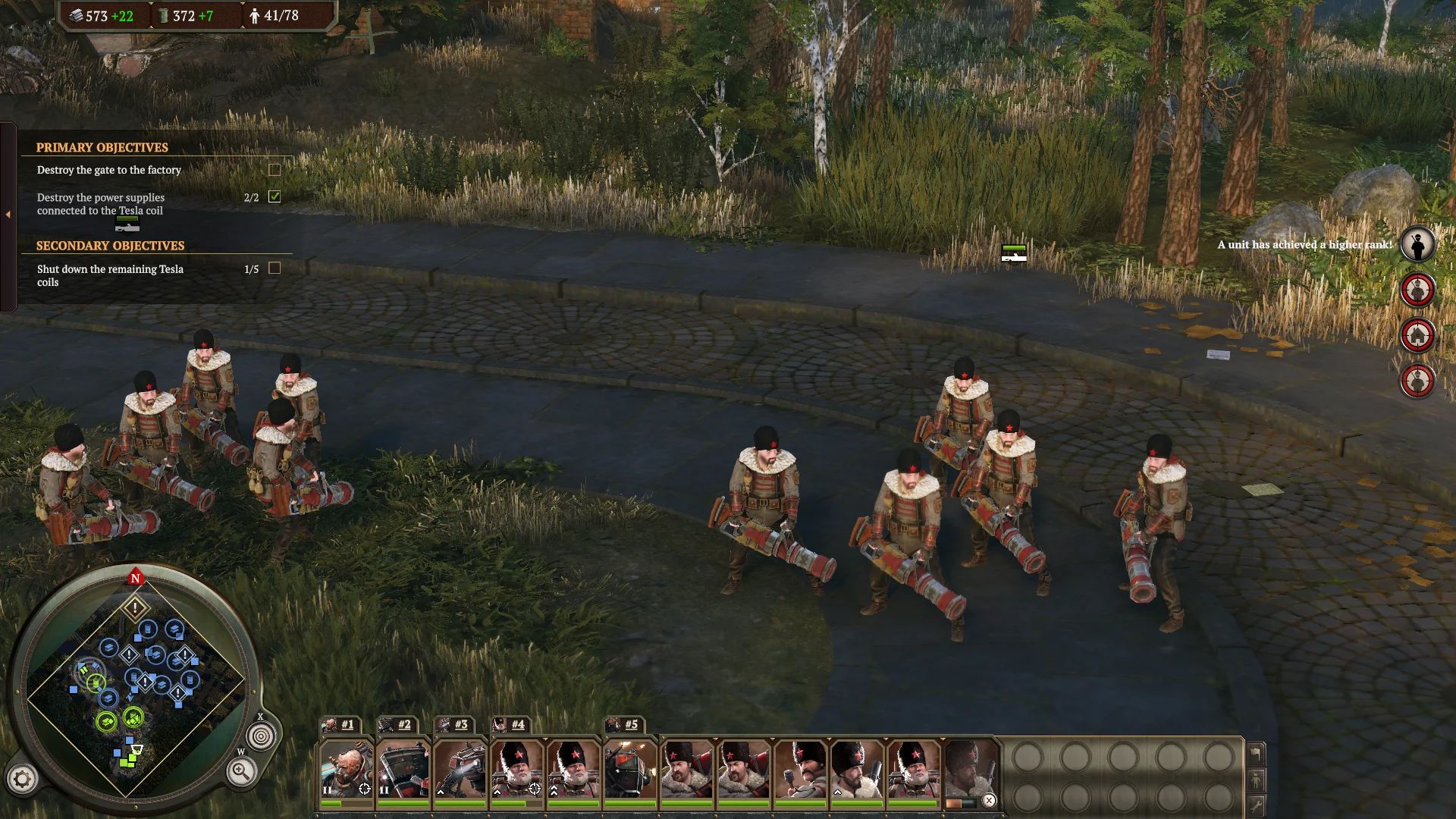Image resolution: width=1456 pixels, height=819 pixels.
Task: Click the minimap to move the camera
Action: pos(136,682)
